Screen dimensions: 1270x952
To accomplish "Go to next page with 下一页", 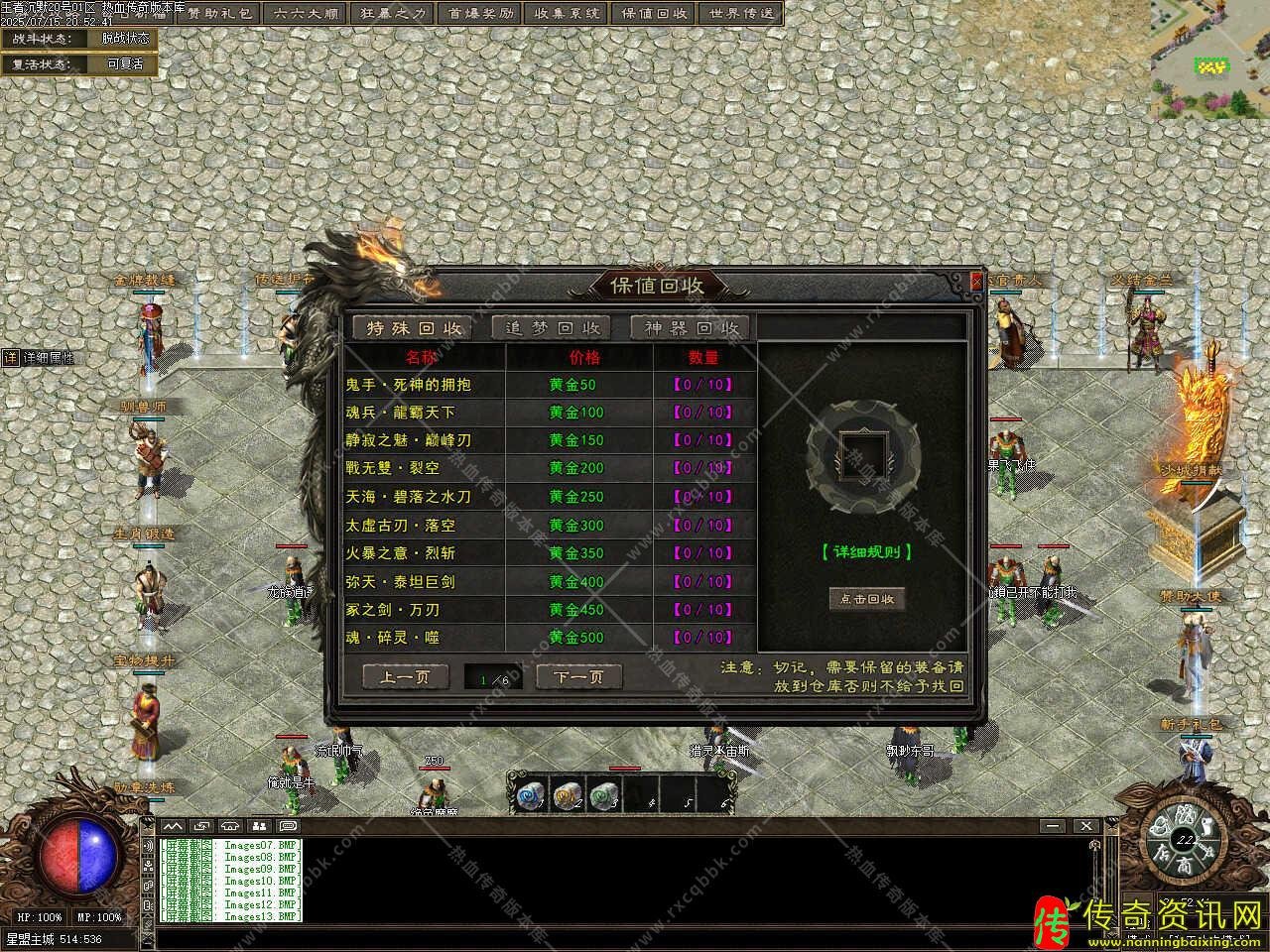I will coord(578,677).
